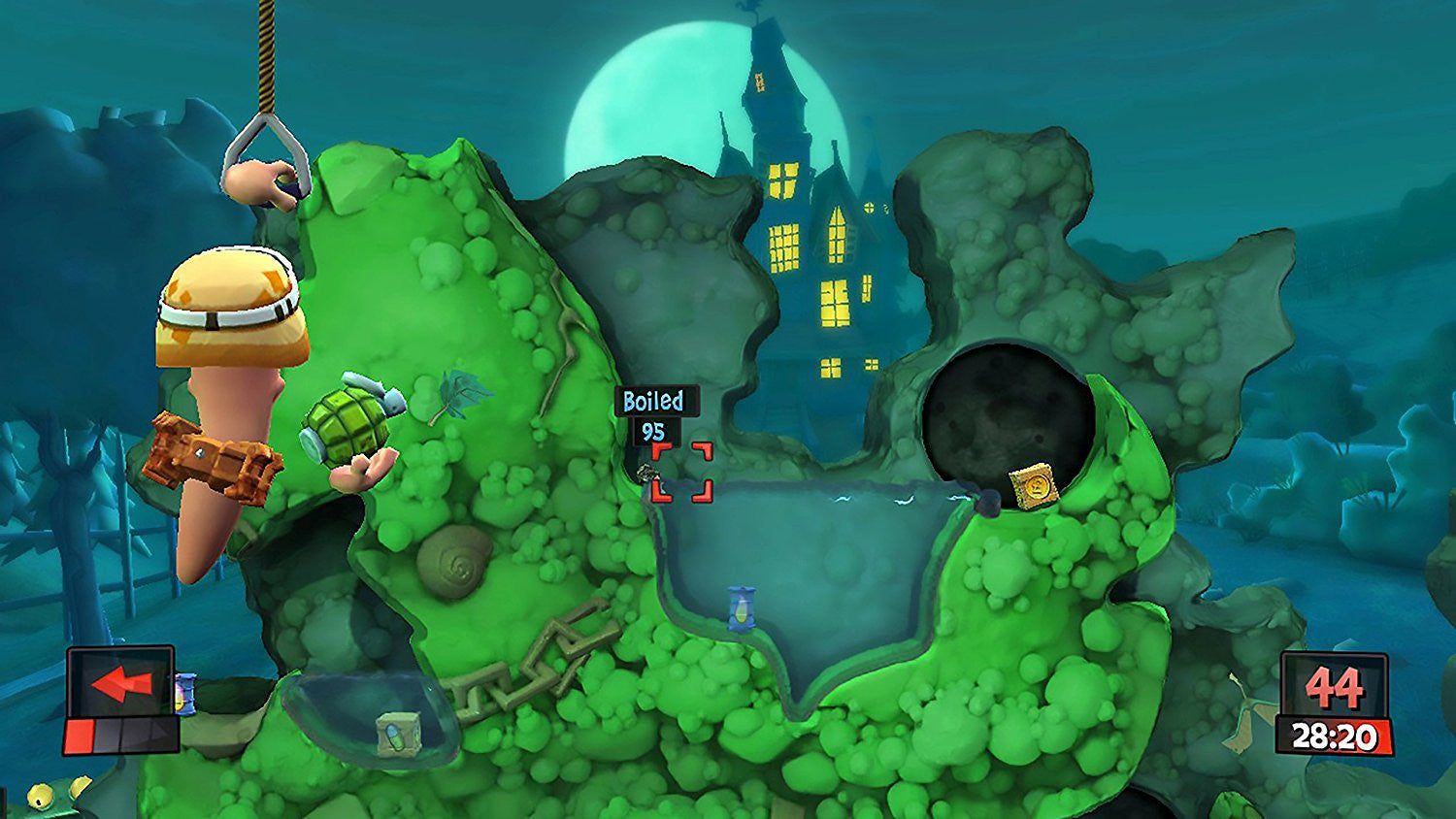Click the red wind direction arrow panel
This screenshot has height=819, width=1456.
pos(120,683)
